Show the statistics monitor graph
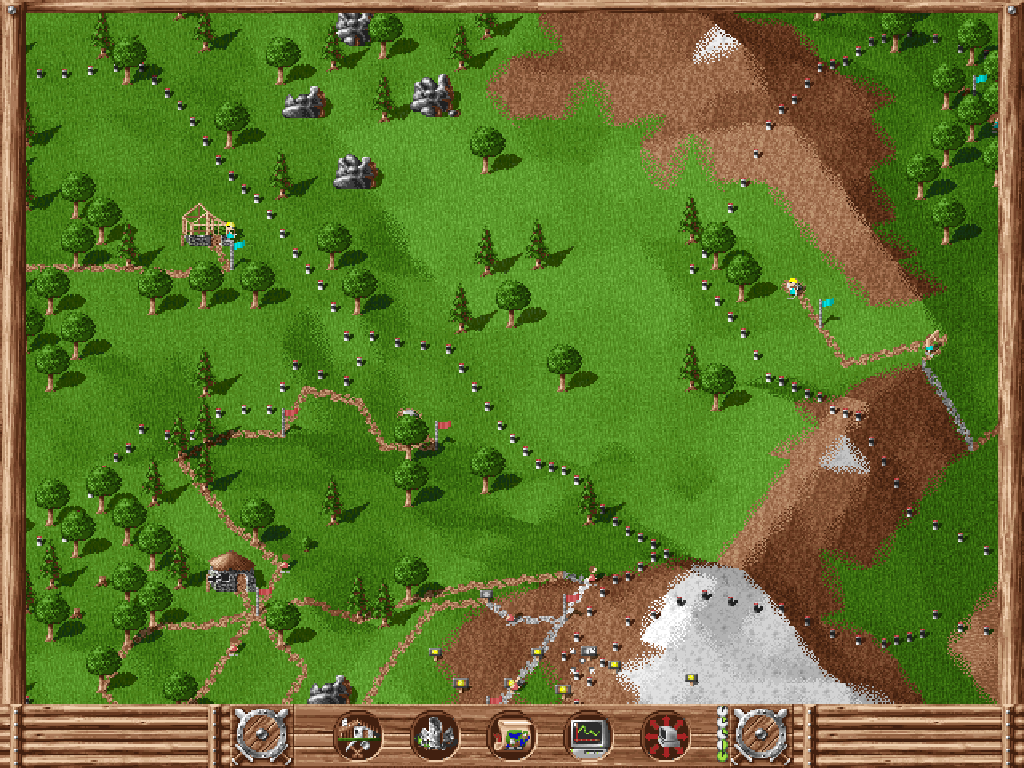Viewport: 1024px width, 768px height. 588,736
